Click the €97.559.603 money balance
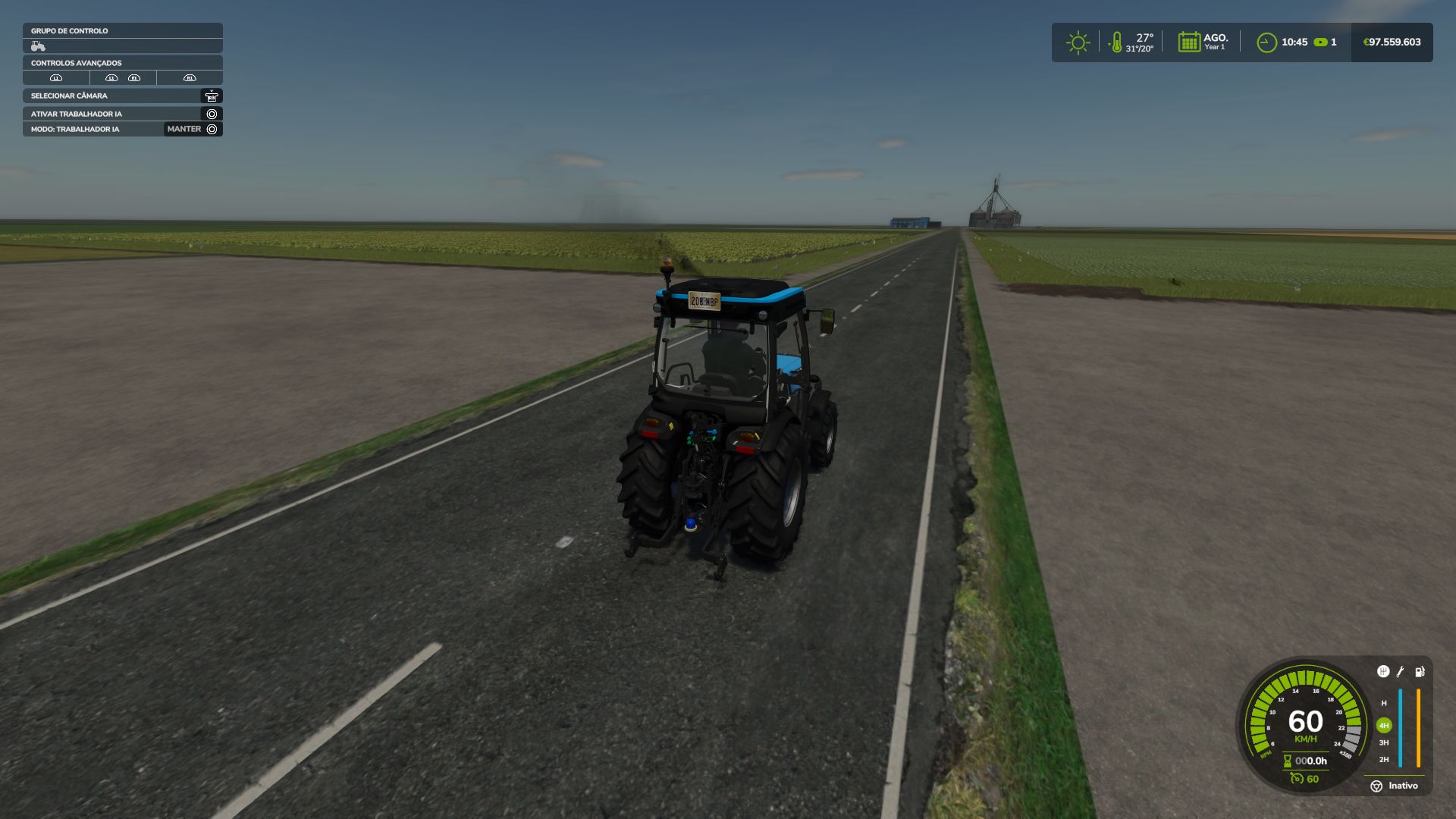This screenshot has height=819, width=1456. (x=1393, y=42)
